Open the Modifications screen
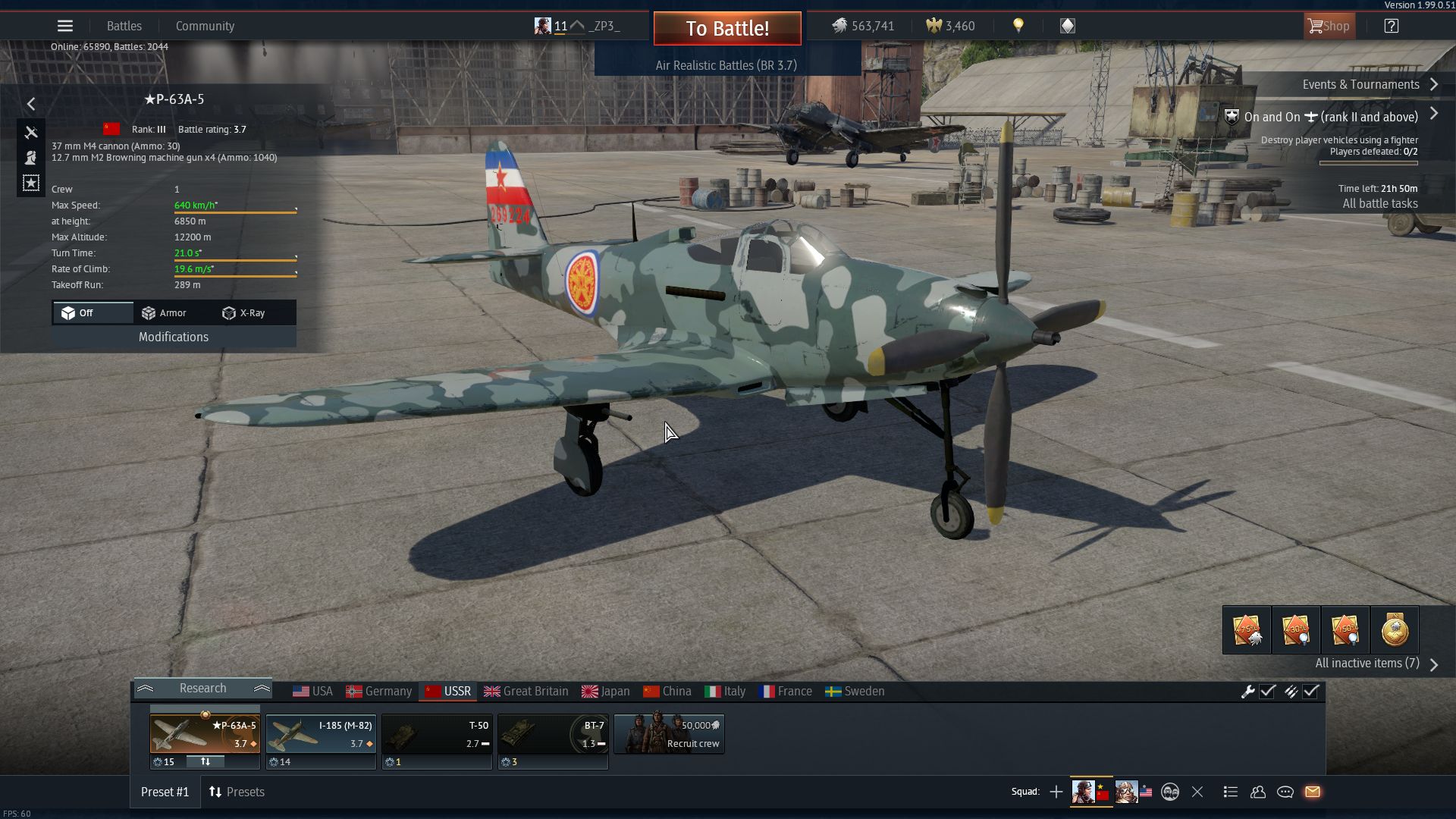The width and height of the screenshot is (1456, 819). point(173,337)
